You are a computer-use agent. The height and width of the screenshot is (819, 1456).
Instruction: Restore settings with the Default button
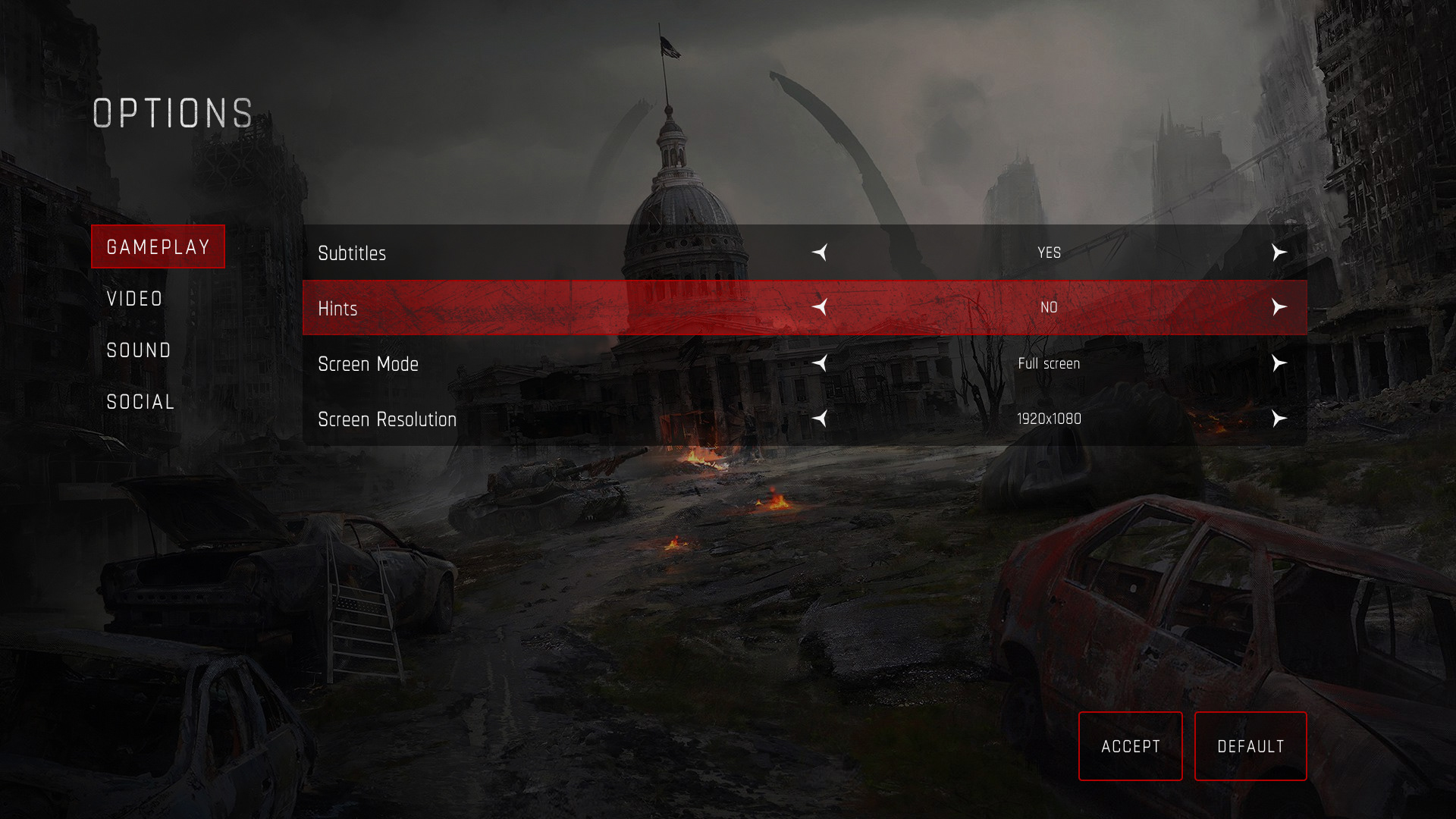tap(1250, 746)
